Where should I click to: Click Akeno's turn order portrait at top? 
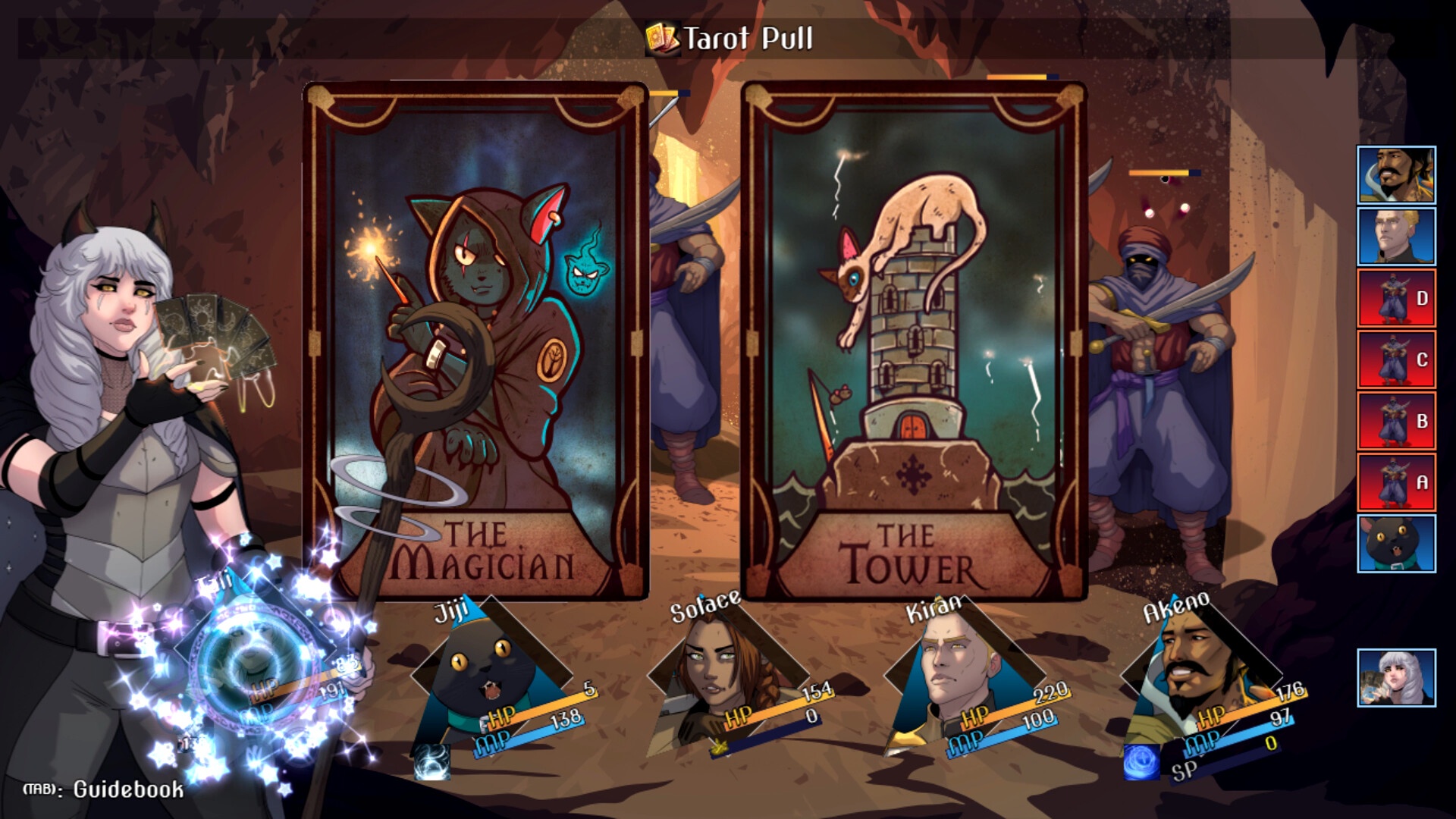[1396, 175]
